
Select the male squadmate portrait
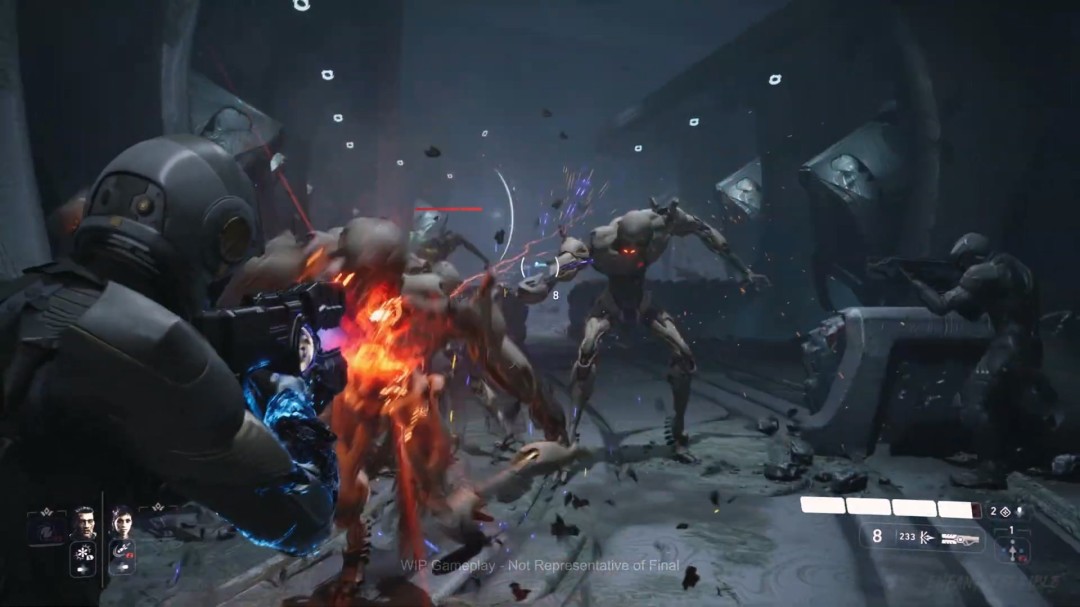84,523
